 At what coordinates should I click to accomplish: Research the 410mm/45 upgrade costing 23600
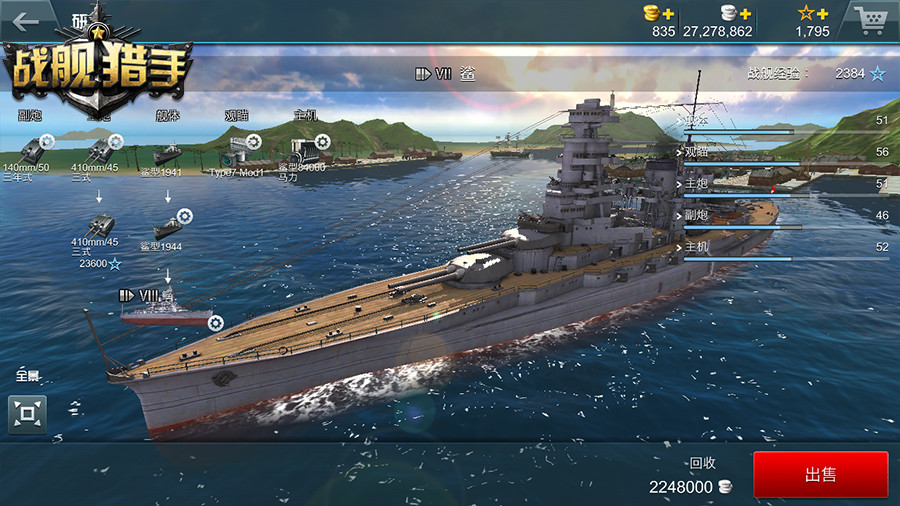click(101, 226)
